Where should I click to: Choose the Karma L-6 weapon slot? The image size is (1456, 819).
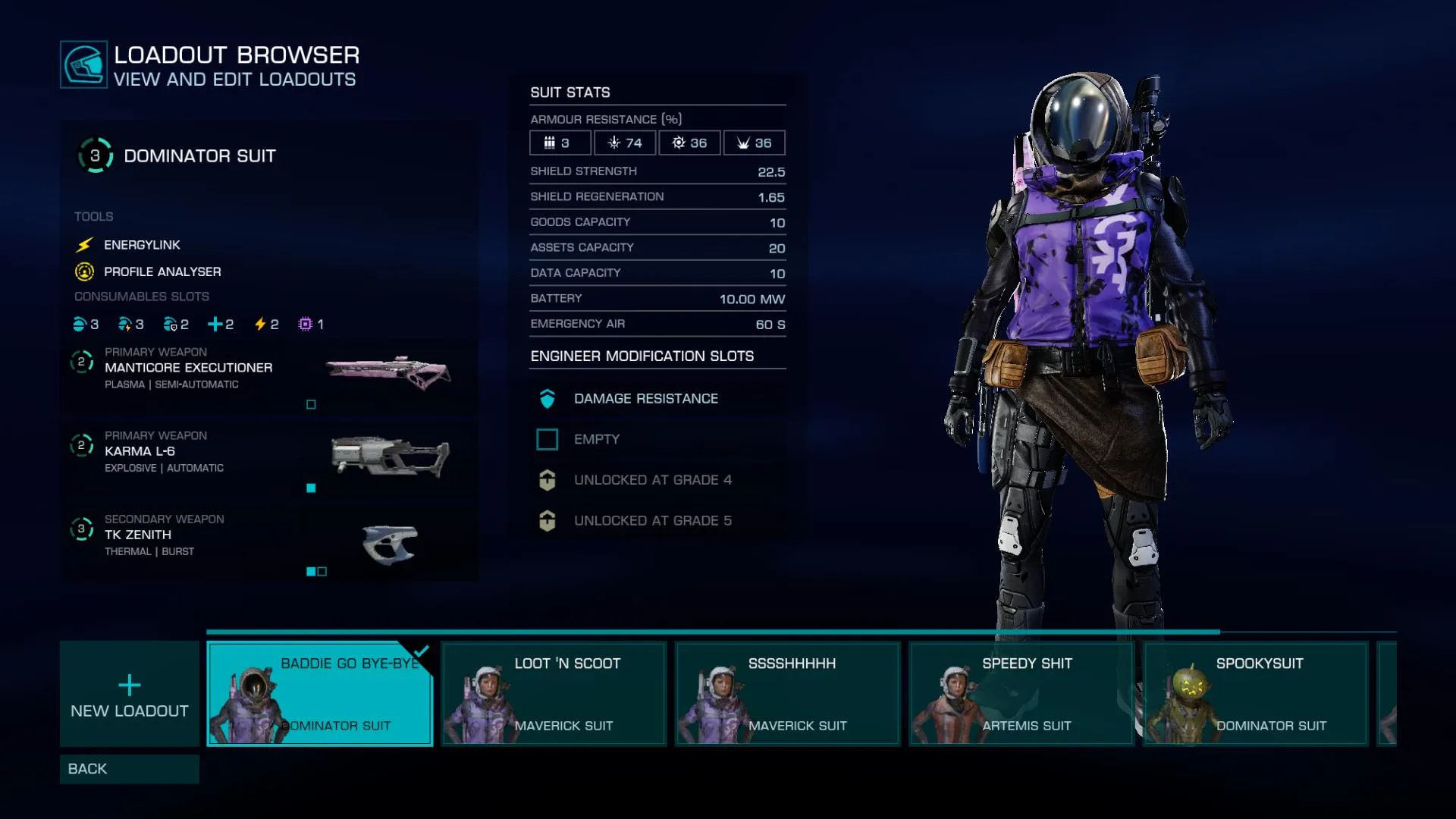pos(269,459)
